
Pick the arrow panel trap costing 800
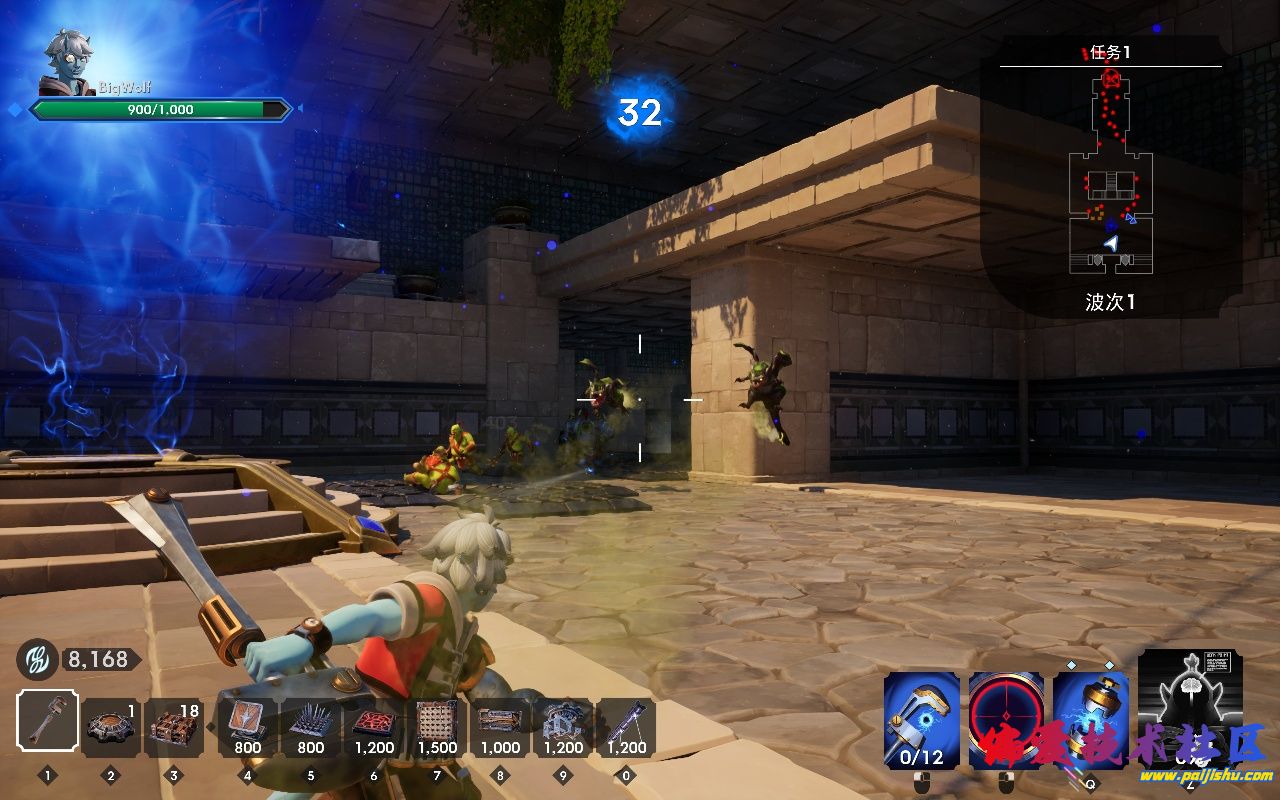tap(247, 727)
